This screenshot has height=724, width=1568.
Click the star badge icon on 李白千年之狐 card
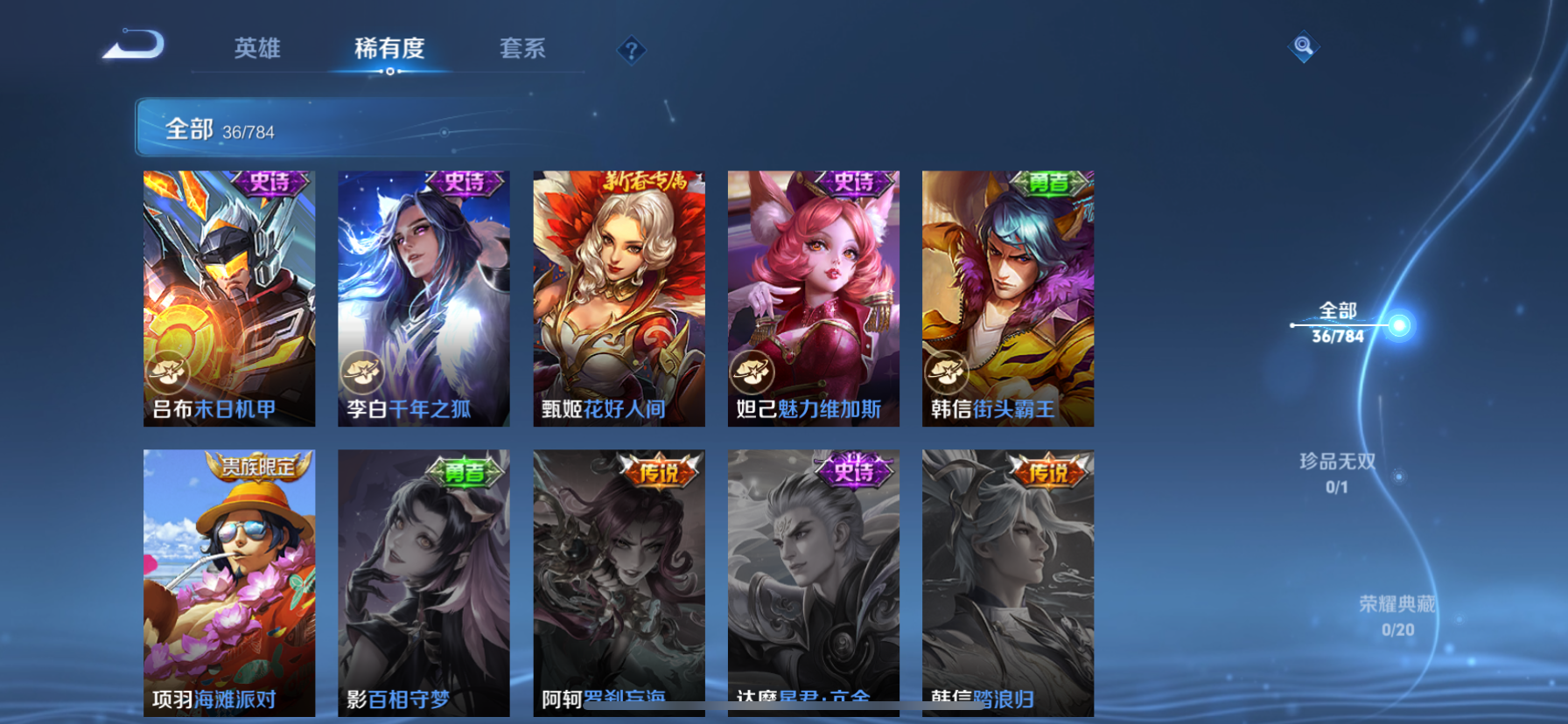pyautogui.click(x=361, y=372)
